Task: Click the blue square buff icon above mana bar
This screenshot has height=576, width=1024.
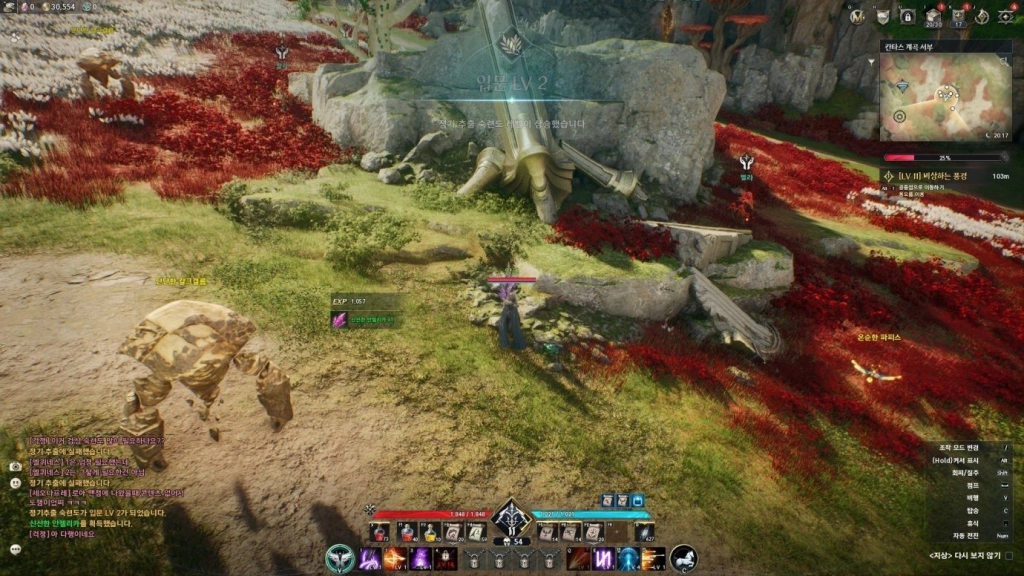Action: [x=637, y=500]
